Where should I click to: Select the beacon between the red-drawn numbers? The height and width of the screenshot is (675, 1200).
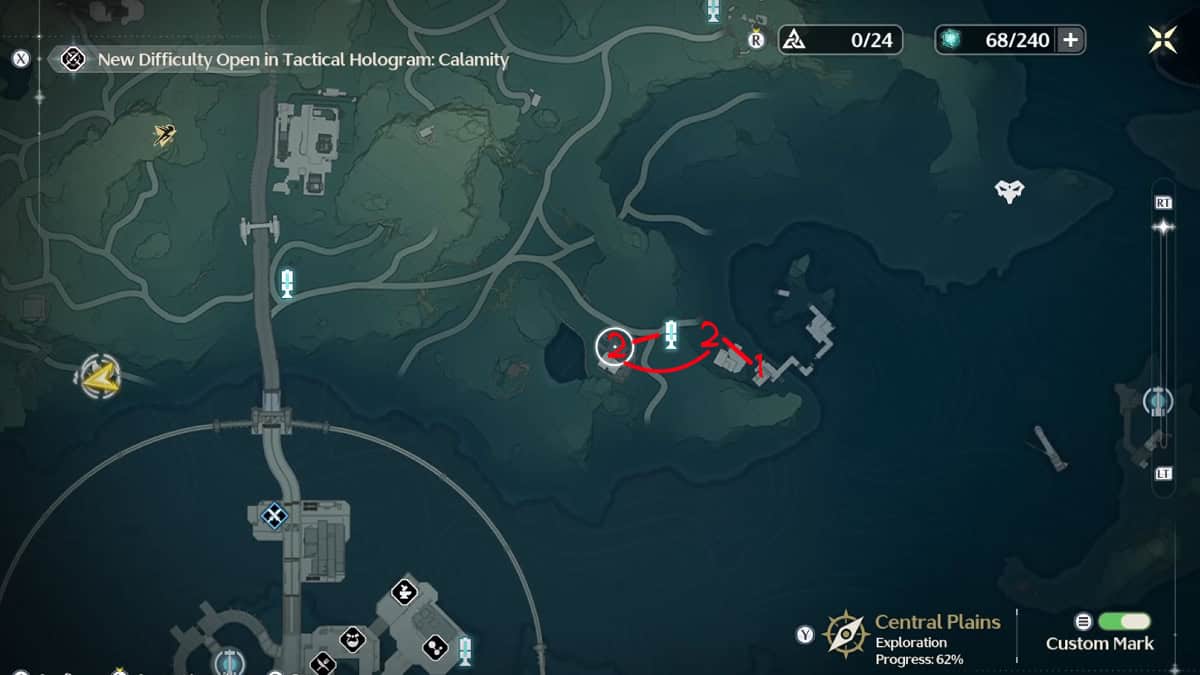(671, 335)
